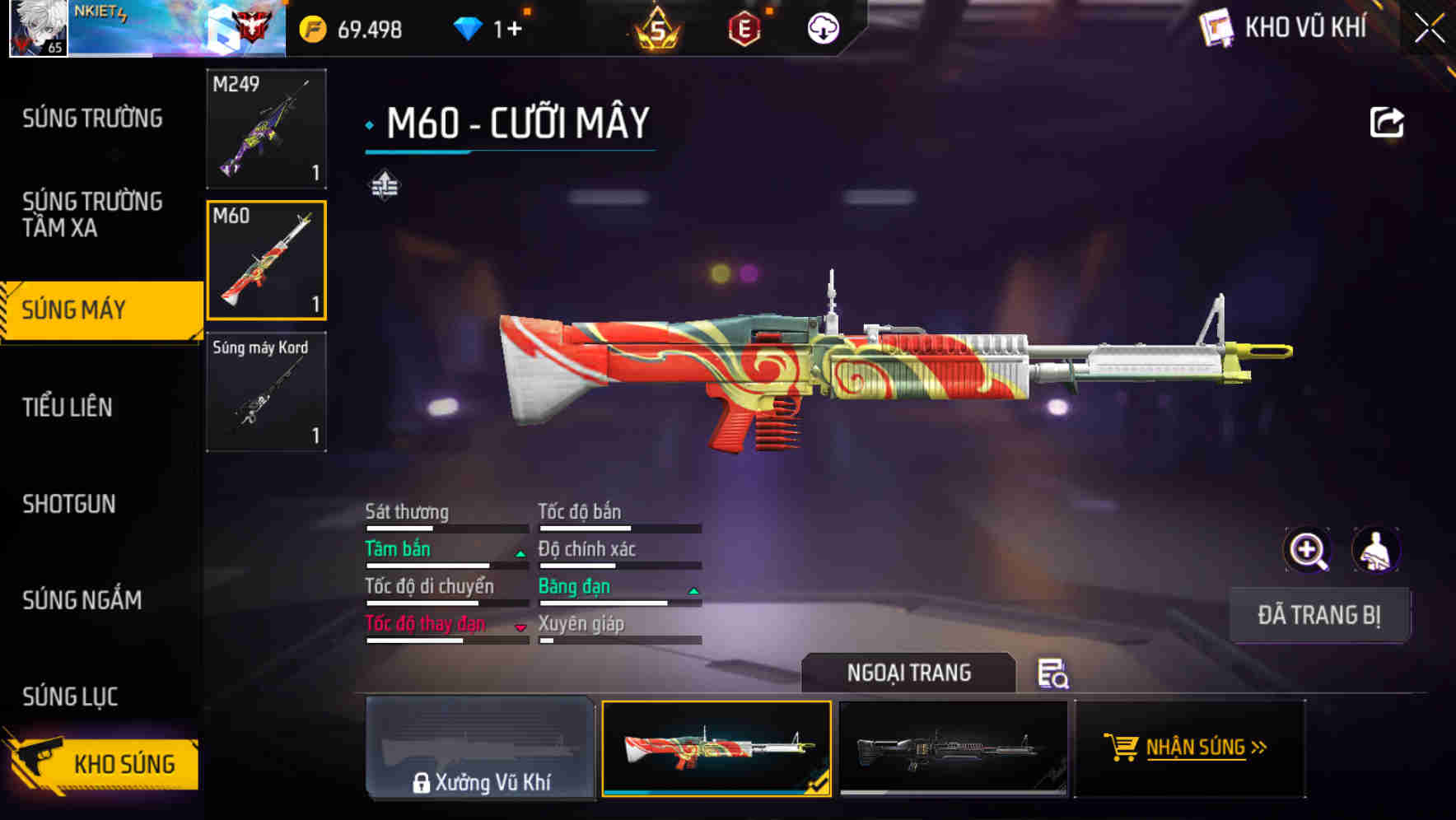1456x820 pixels.
Task: Select the Súng Lục category
Action: pyautogui.click(x=70, y=697)
